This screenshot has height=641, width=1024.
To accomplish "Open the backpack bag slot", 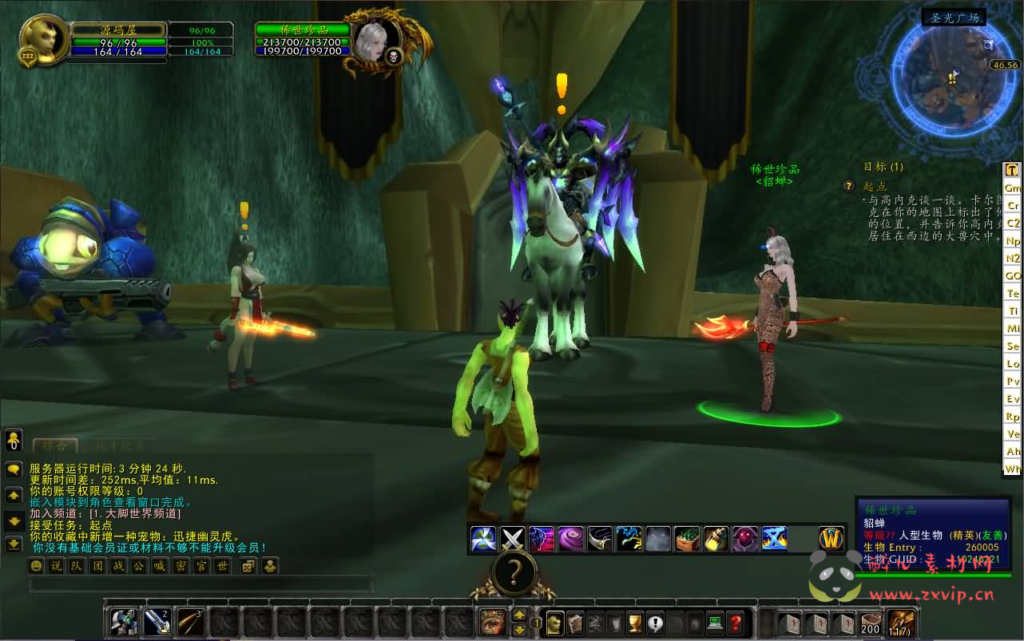I will (902, 622).
